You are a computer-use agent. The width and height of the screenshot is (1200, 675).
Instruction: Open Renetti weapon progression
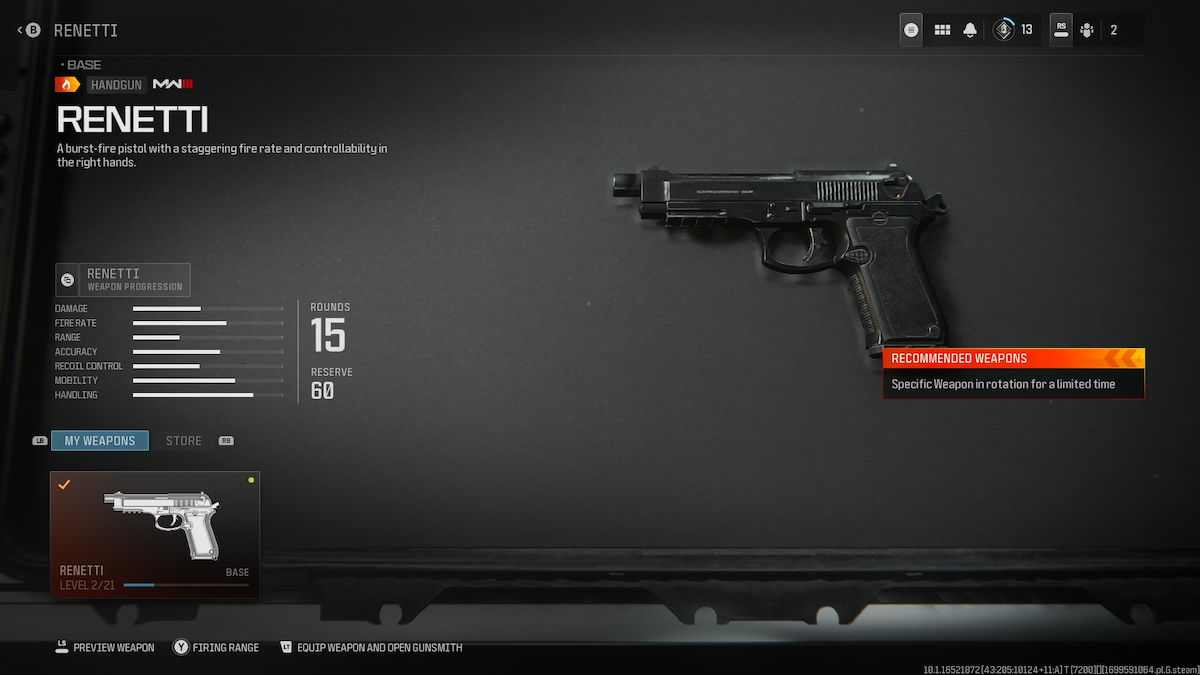tap(123, 280)
